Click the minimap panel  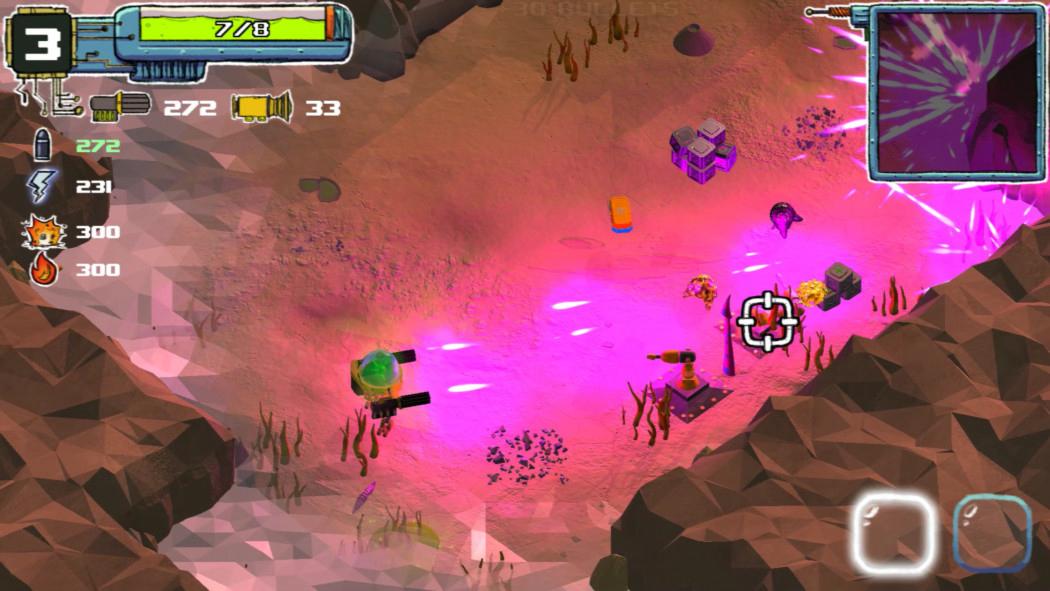pos(955,93)
